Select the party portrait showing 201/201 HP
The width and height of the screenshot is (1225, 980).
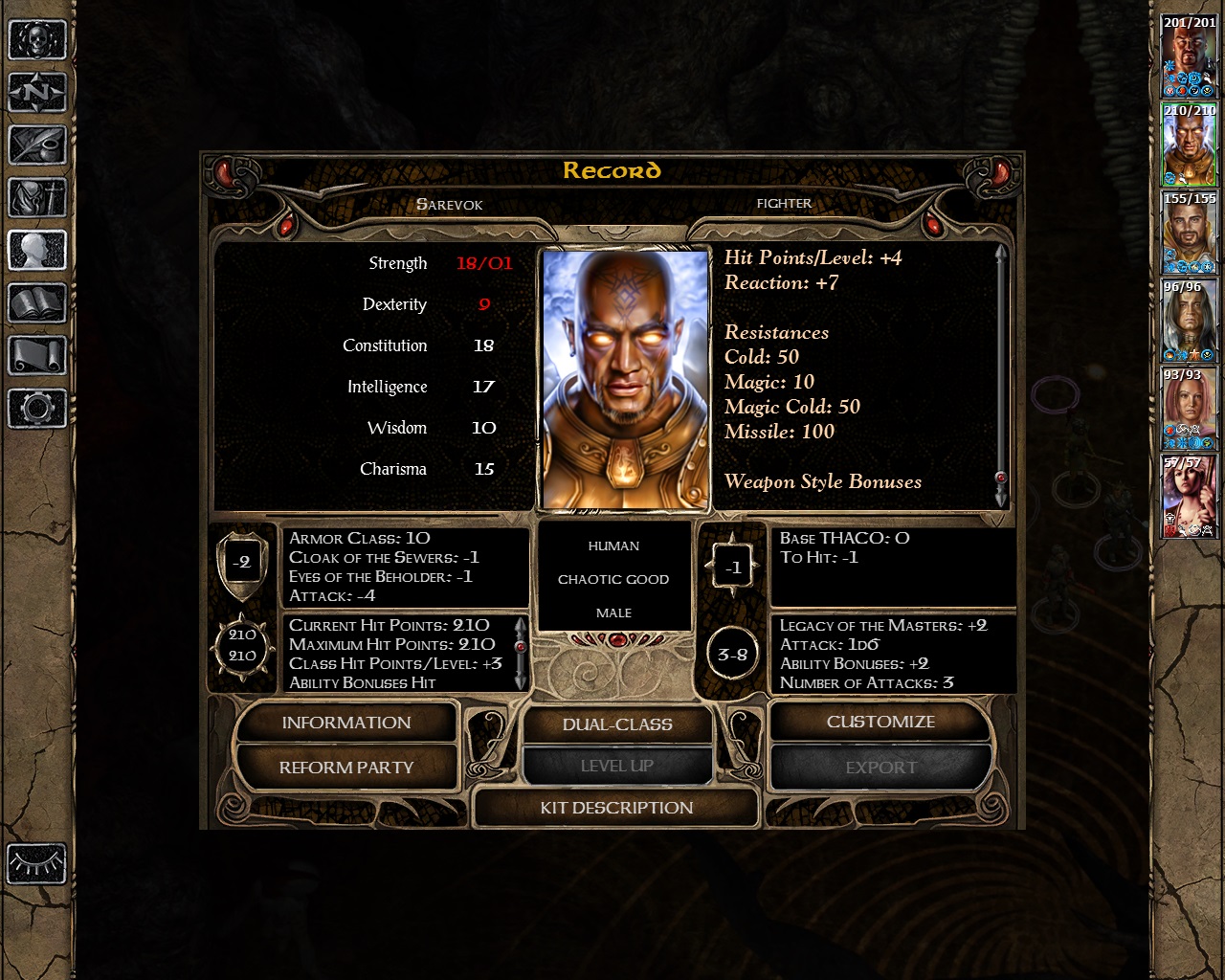pos(1190,56)
